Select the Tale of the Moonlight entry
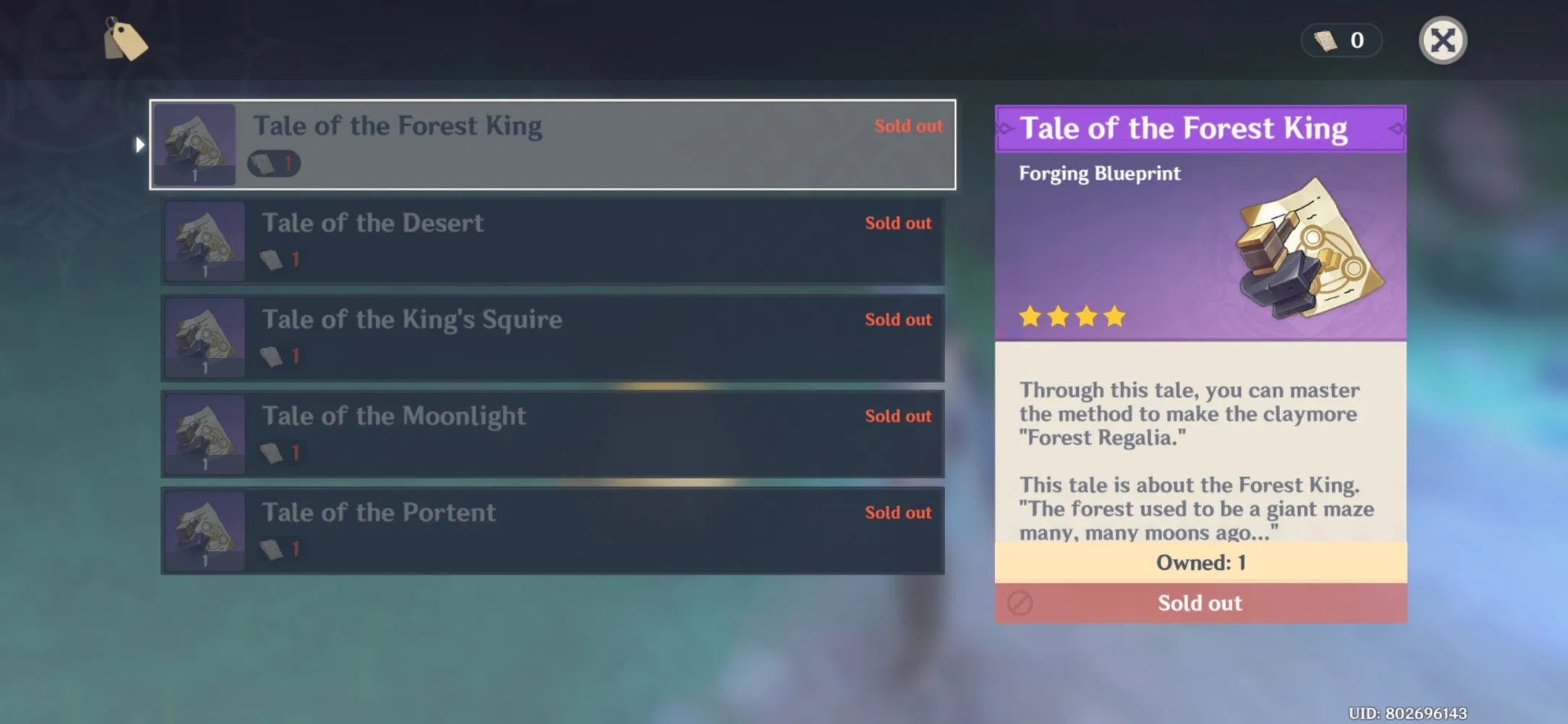 (552, 433)
